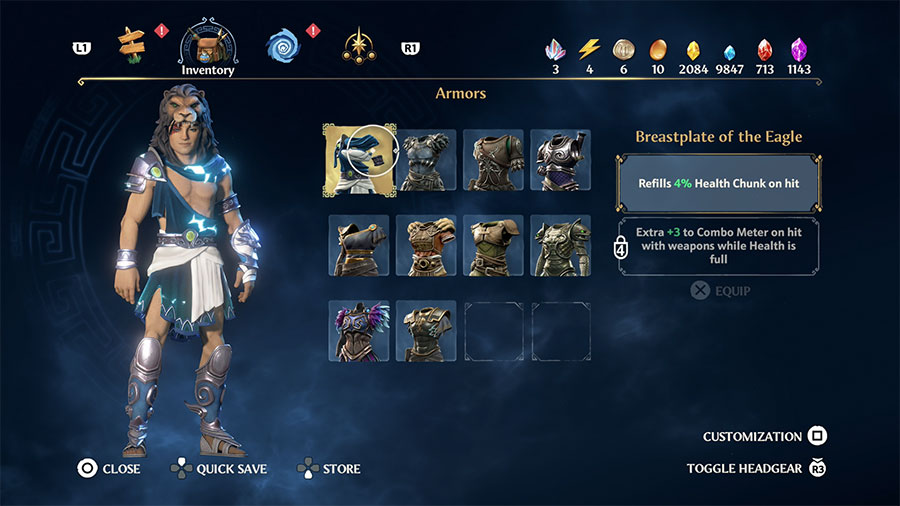Viewport: 900px width, 506px height.
Task: Select the purple feathered armor
Action: pos(359,331)
